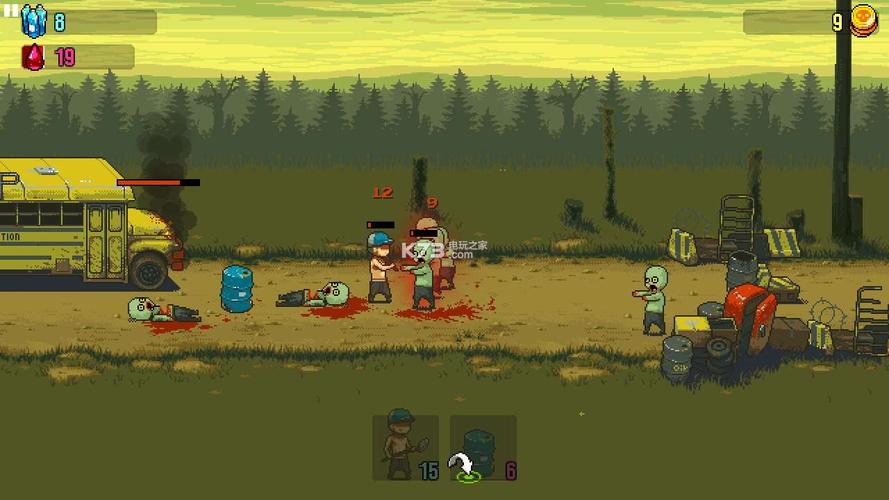The height and width of the screenshot is (500, 889).
Task: Select the barrel drop card
Action: coord(482,447)
